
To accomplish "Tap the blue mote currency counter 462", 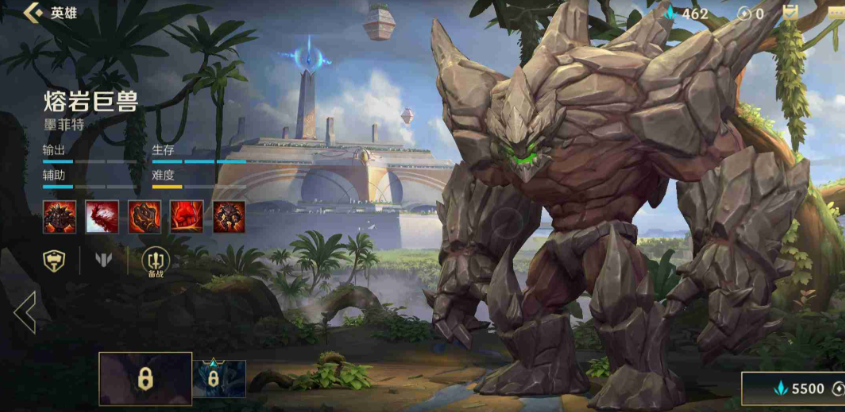I will [687, 14].
